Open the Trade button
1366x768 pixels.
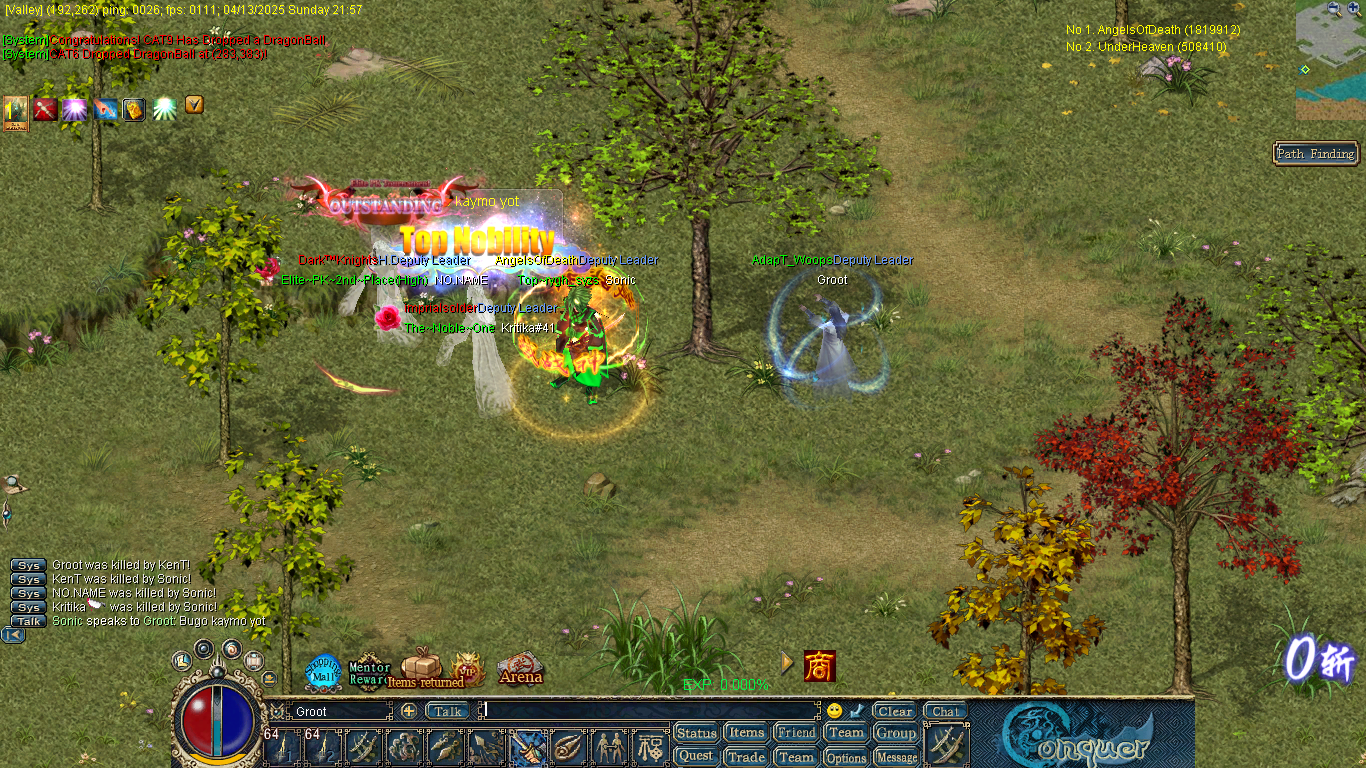coord(746,757)
